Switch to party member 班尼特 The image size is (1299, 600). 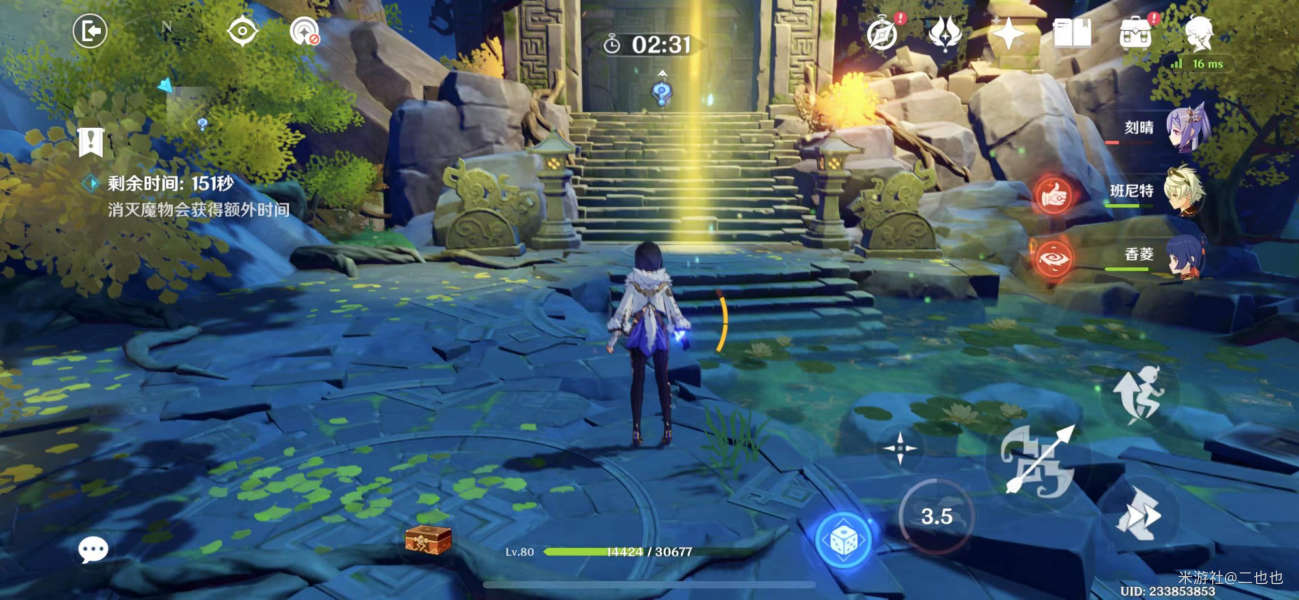point(1186,190)
